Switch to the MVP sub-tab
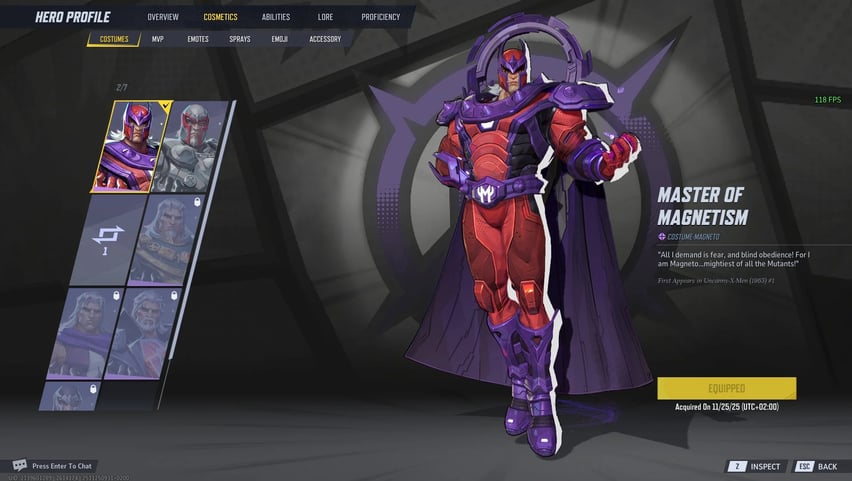This screenshot has width=852, height=481. pyautogui.click(x=158, y=40)
